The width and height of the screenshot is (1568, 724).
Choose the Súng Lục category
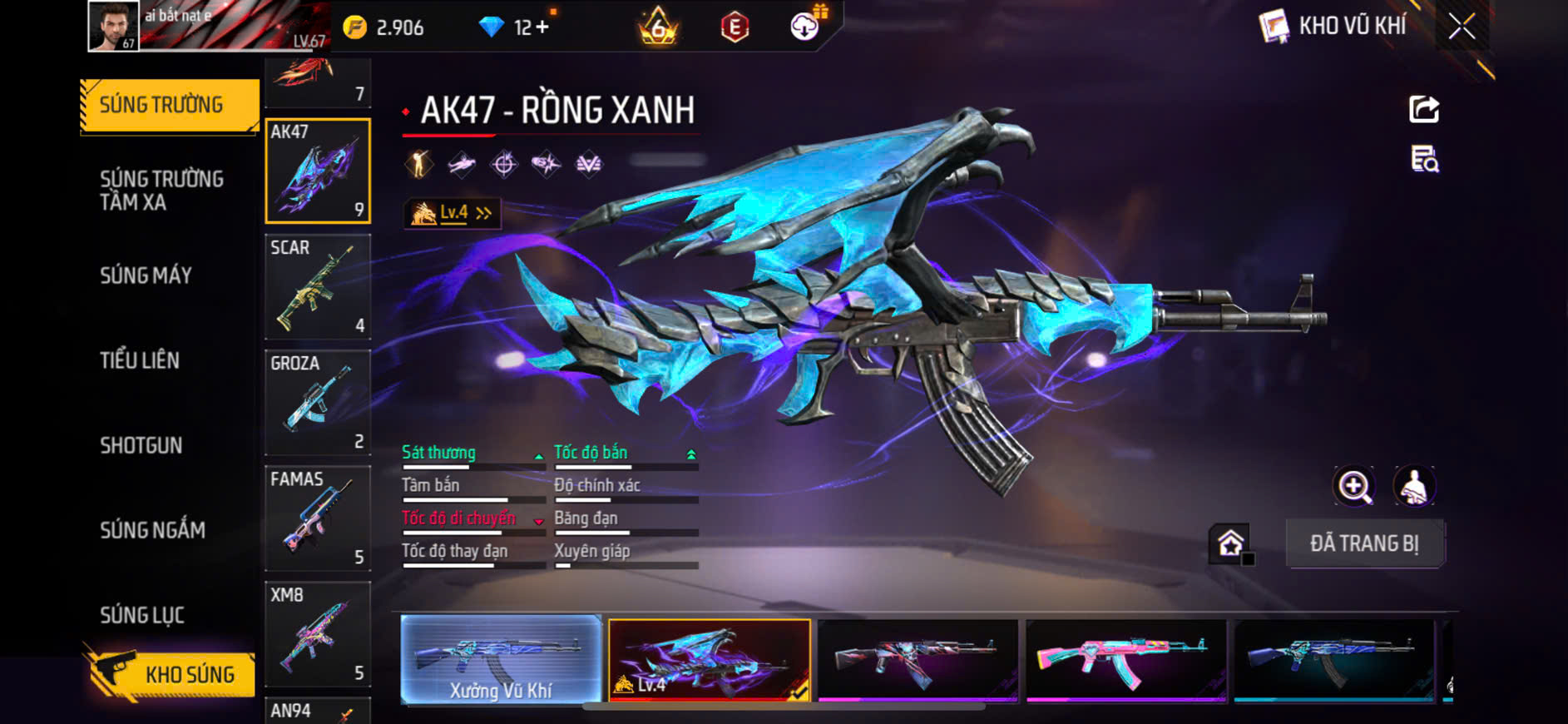click(x=142, y=615)
